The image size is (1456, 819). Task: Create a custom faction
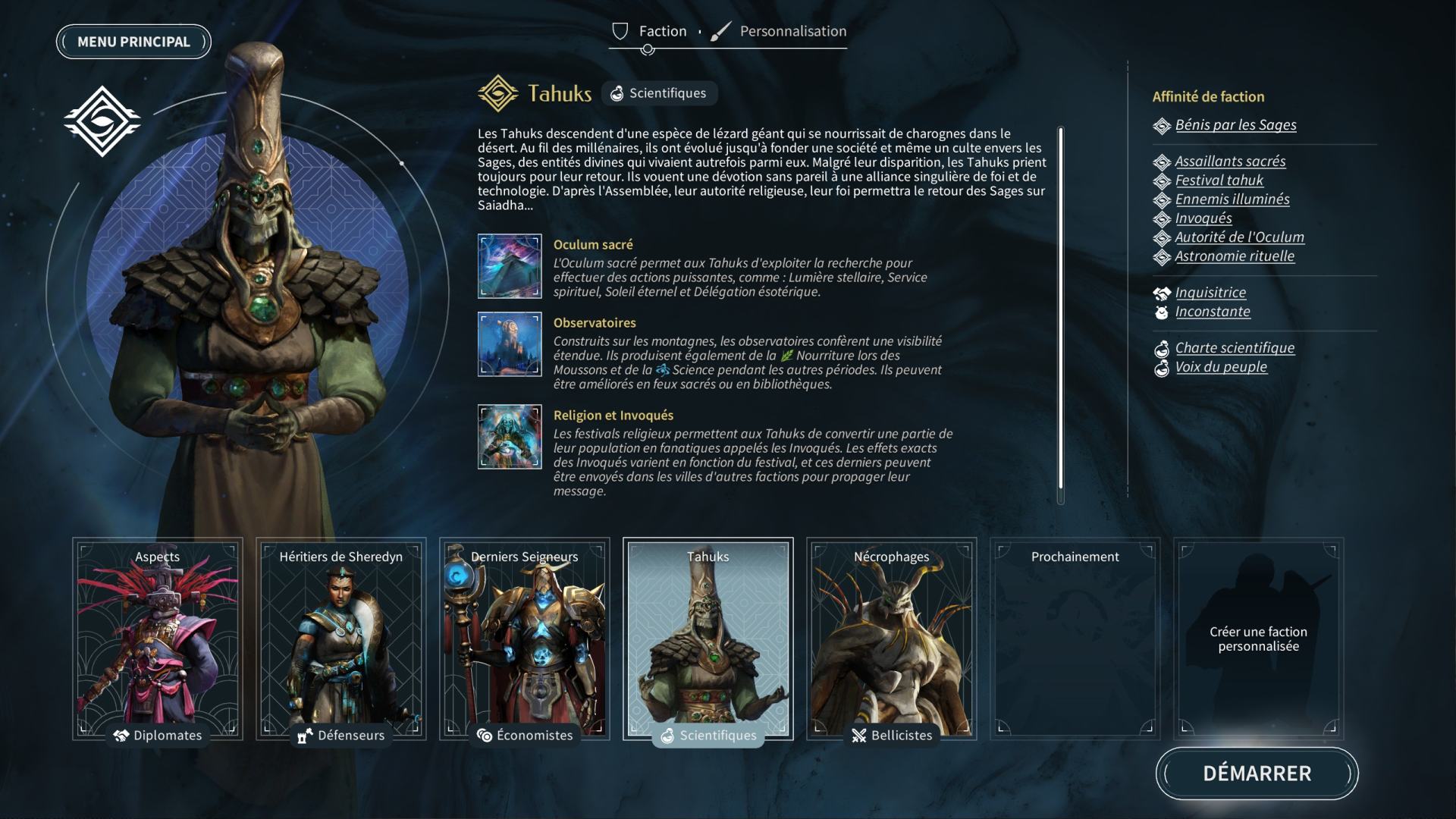pyautogui.click(x=1258, y=639)
